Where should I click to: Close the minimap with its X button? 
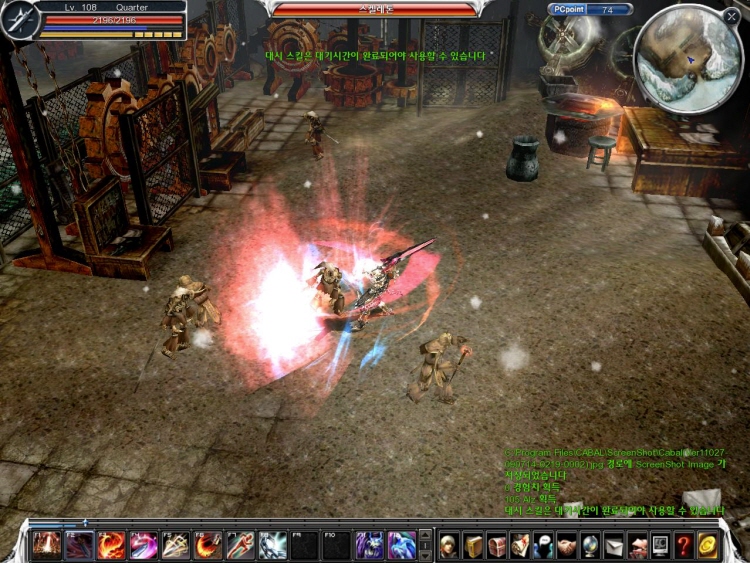pos(730,17)
